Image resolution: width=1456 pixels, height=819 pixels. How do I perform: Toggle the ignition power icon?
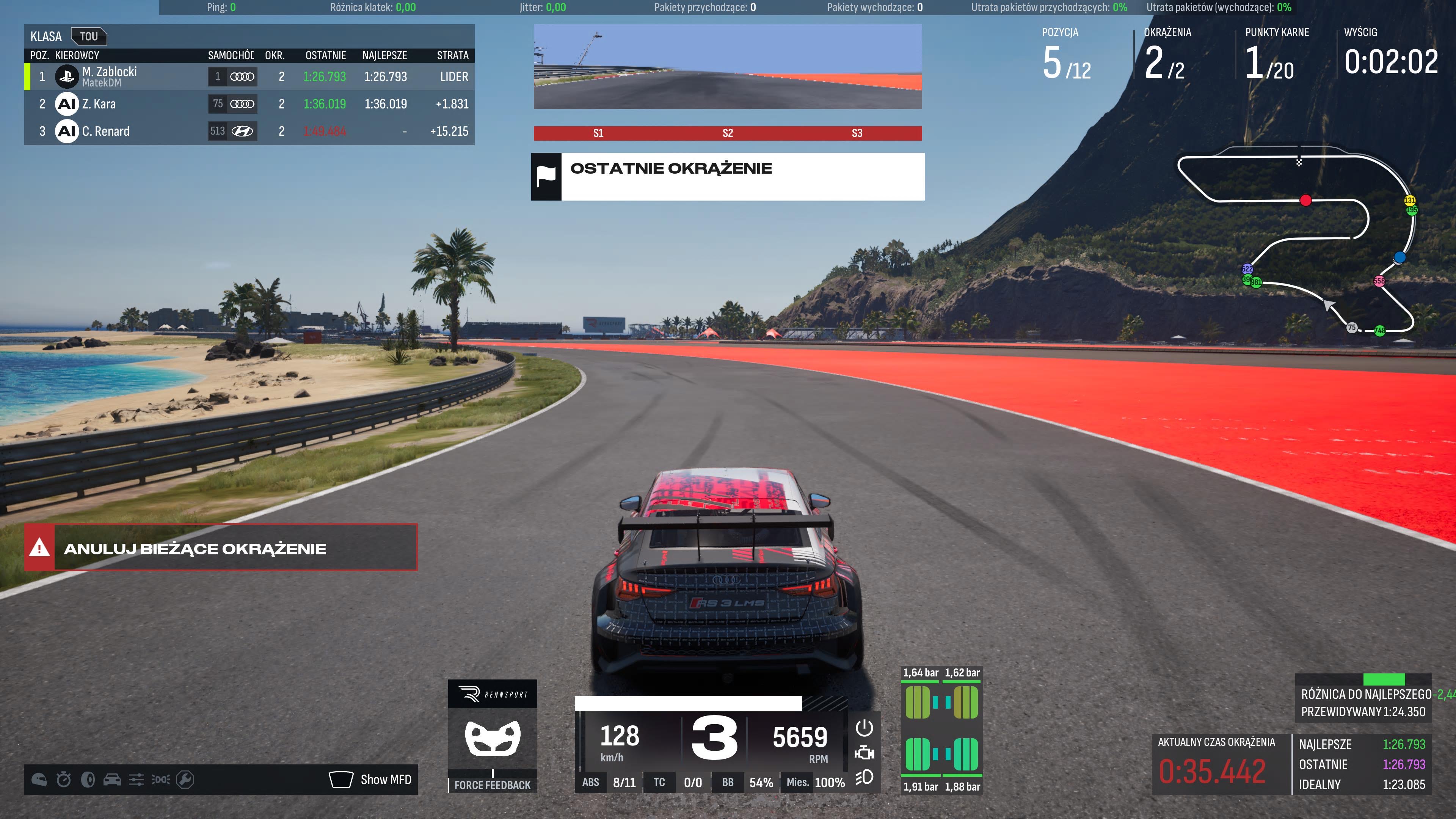tap(864, 728)
